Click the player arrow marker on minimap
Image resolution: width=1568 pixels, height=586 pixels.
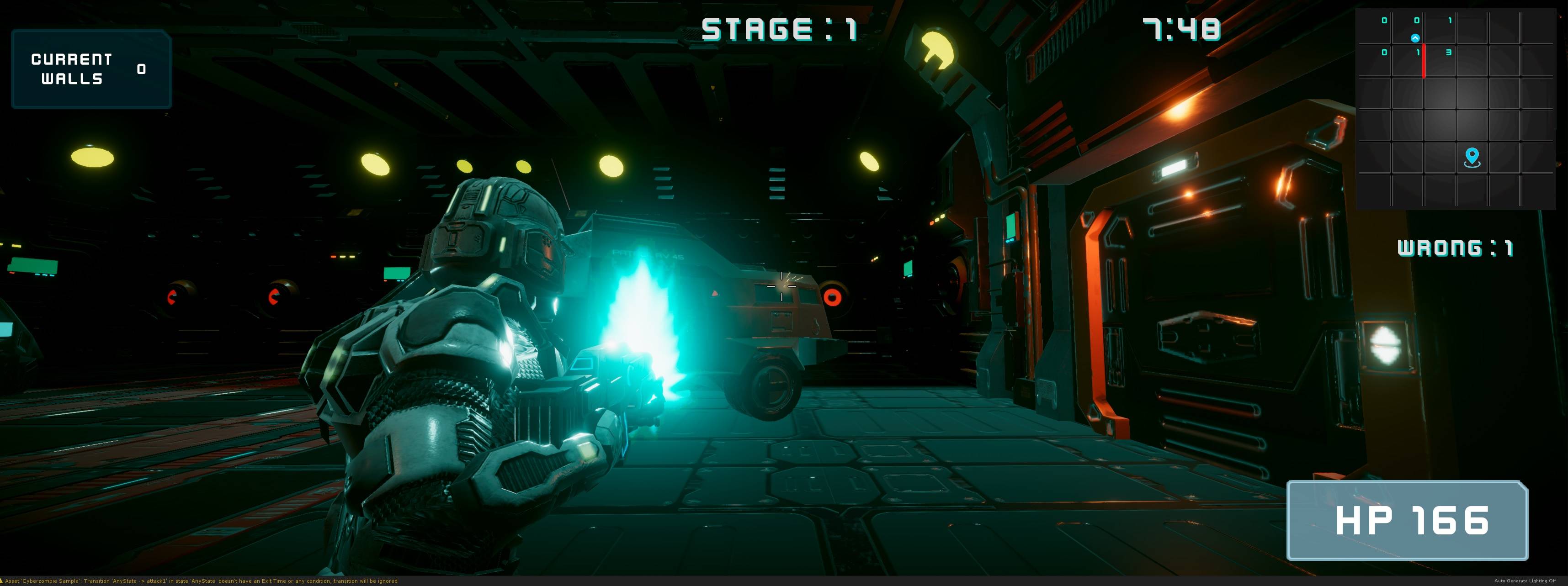pos(1415,38)
